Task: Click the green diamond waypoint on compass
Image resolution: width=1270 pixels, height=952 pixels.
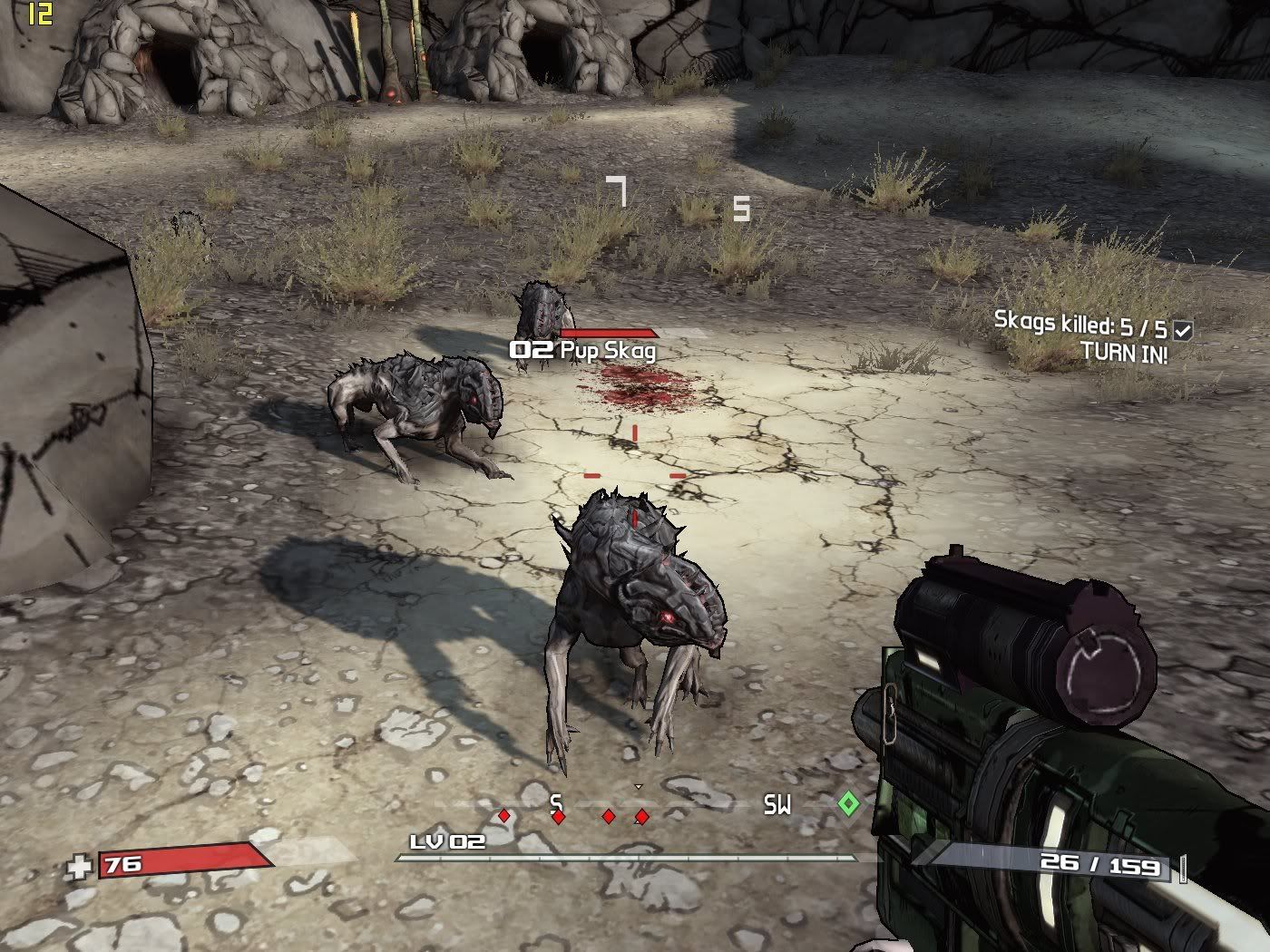Action: [848, 803]
